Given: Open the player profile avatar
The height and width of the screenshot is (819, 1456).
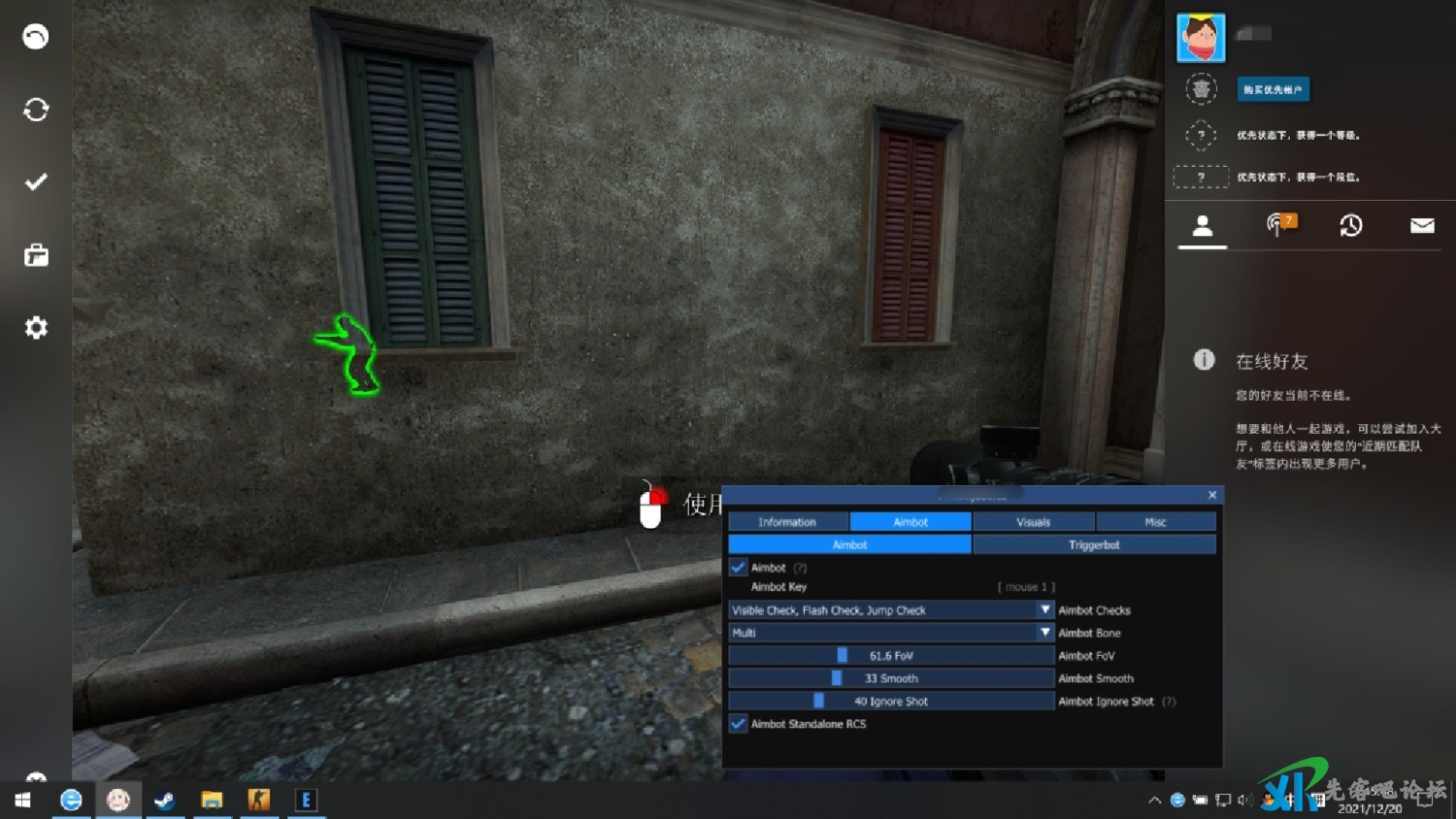Looking at the screenshot, I should (1201, 38).
